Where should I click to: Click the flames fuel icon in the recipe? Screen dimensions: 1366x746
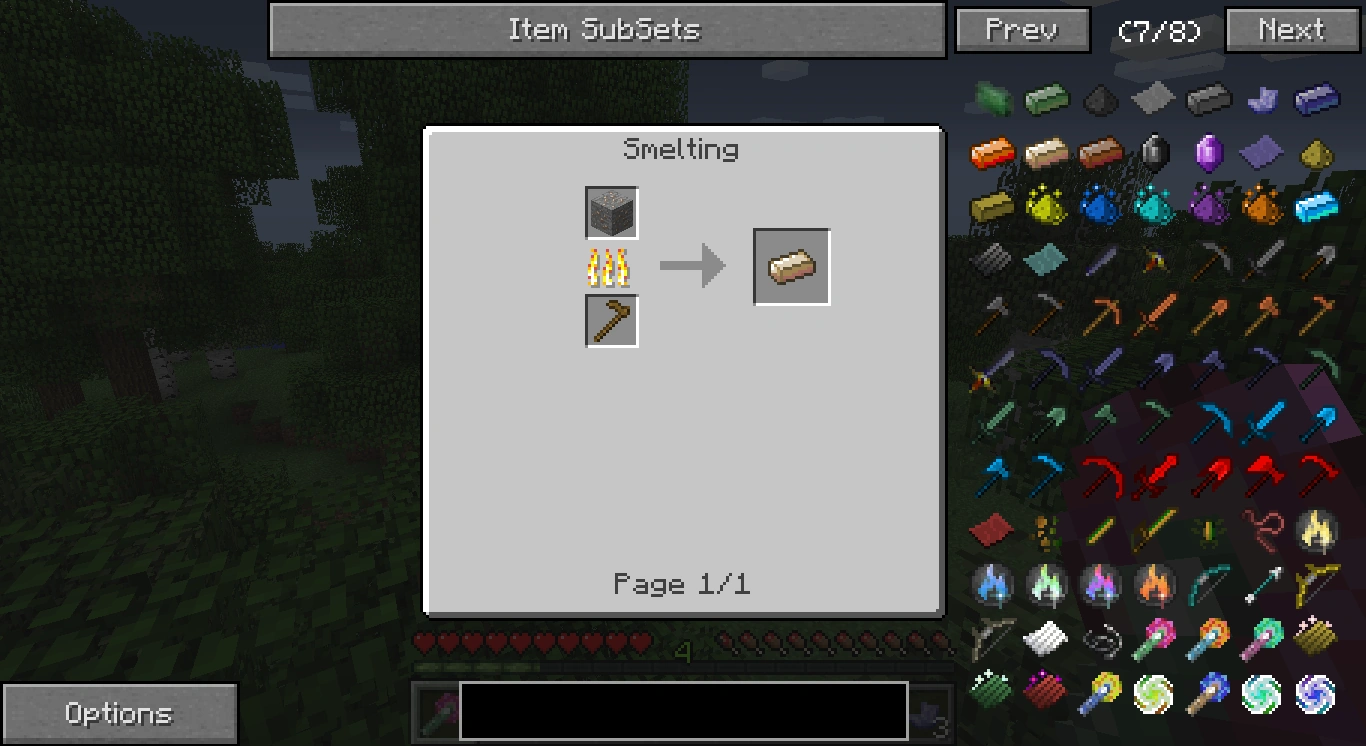[611, 266]
